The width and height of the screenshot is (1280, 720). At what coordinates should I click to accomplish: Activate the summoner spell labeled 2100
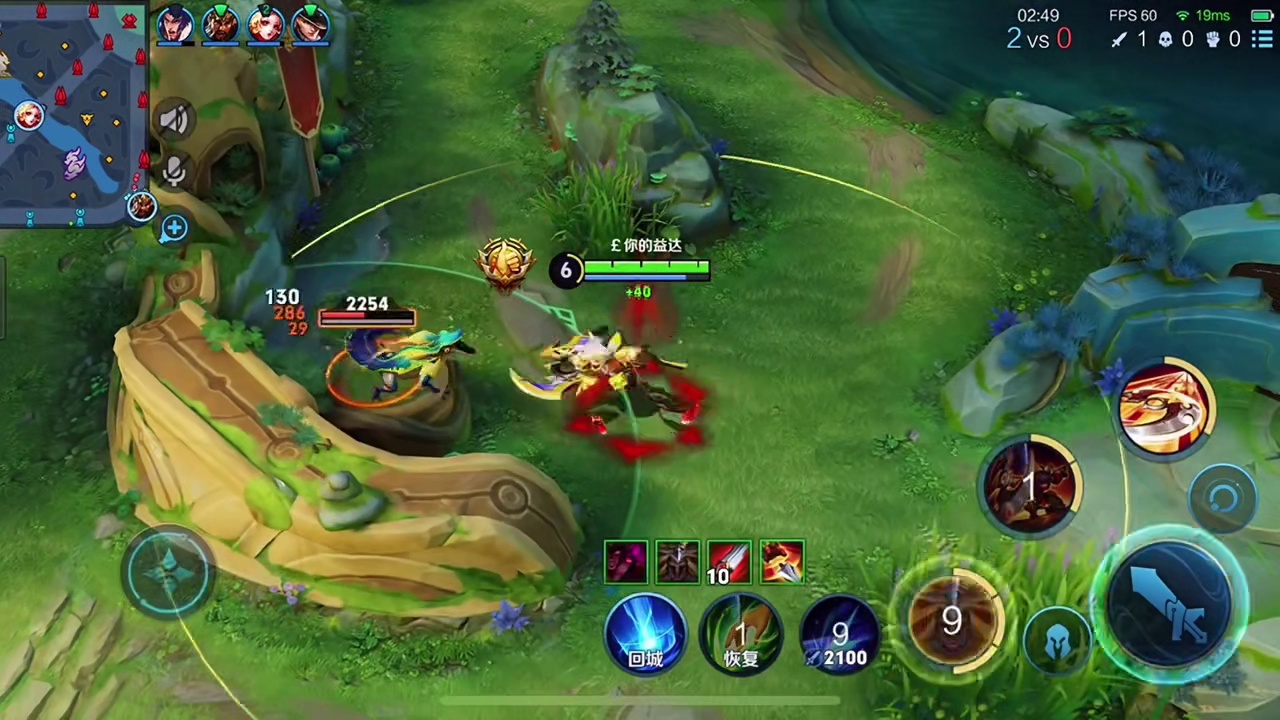[838, 633]
